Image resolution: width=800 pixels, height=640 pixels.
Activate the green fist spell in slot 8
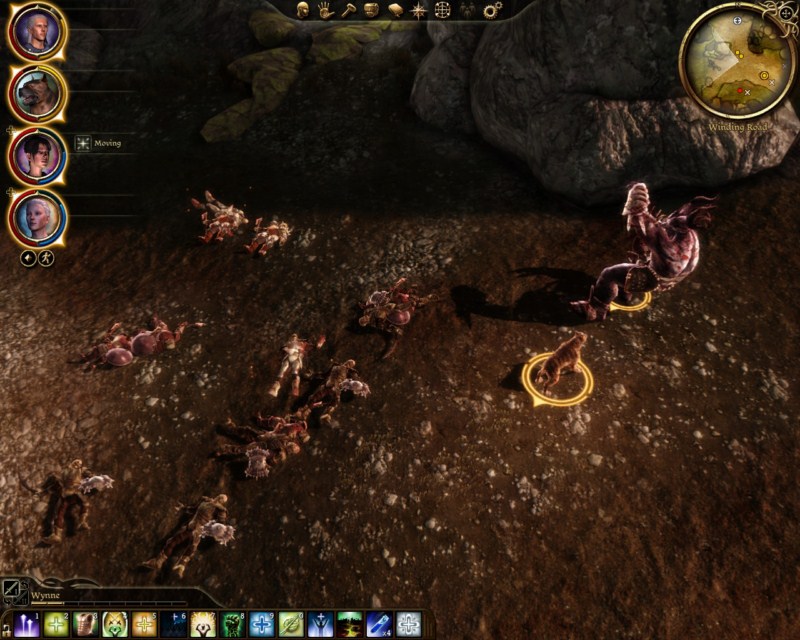233,624
